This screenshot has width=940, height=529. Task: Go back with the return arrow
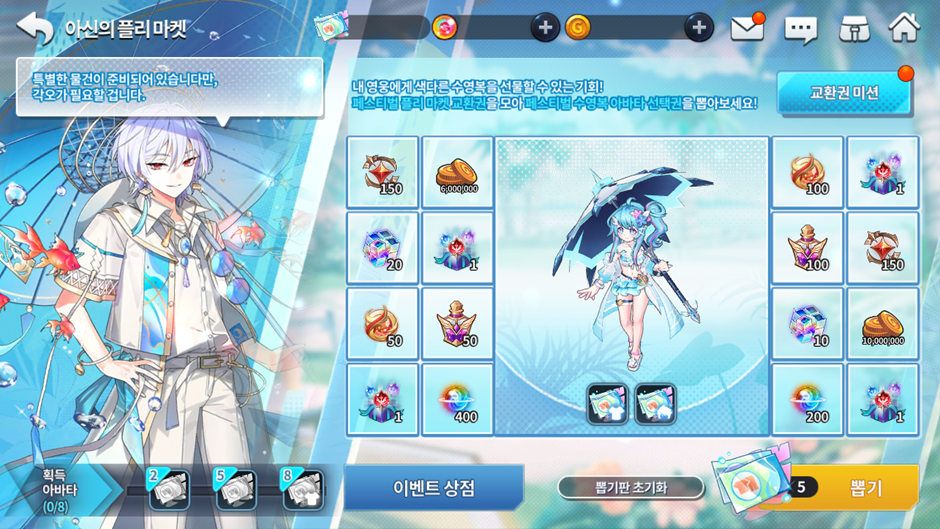point(34,28)
